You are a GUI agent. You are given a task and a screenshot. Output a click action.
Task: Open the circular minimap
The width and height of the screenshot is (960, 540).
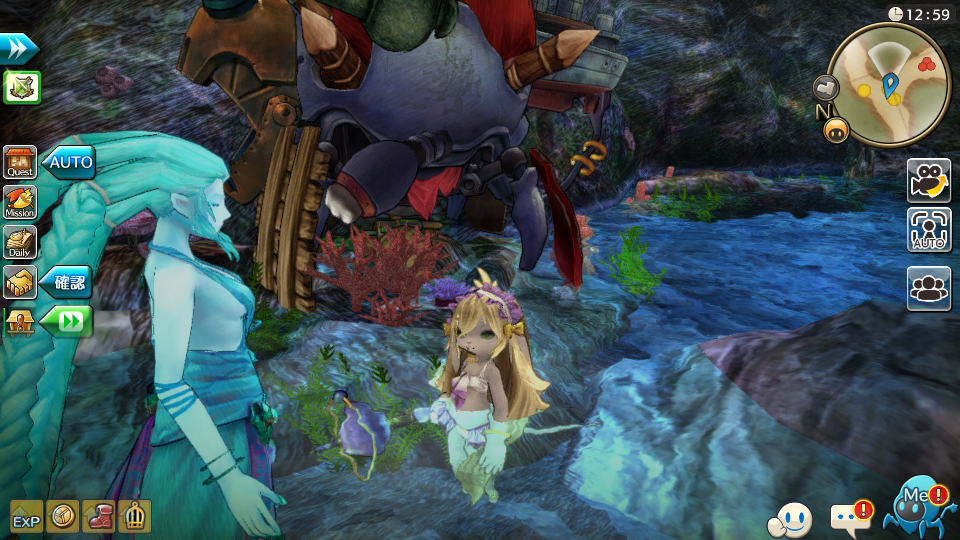click(889, 83)
